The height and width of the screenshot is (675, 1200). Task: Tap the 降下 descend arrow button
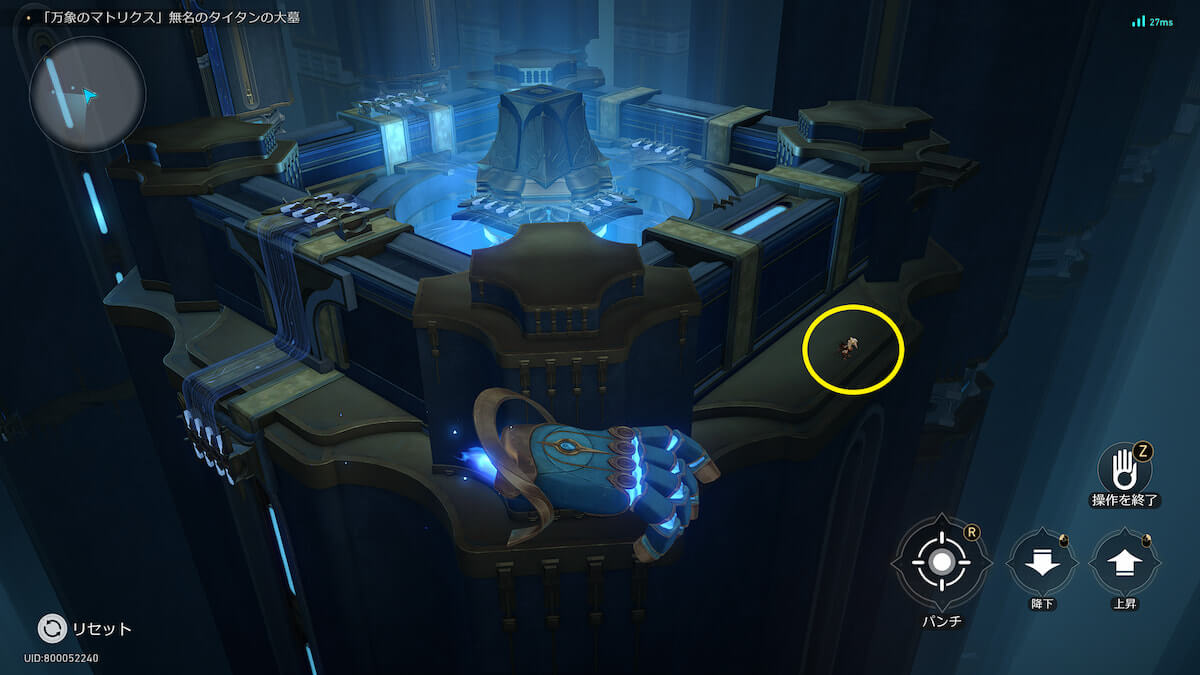tap(1042, 563)
